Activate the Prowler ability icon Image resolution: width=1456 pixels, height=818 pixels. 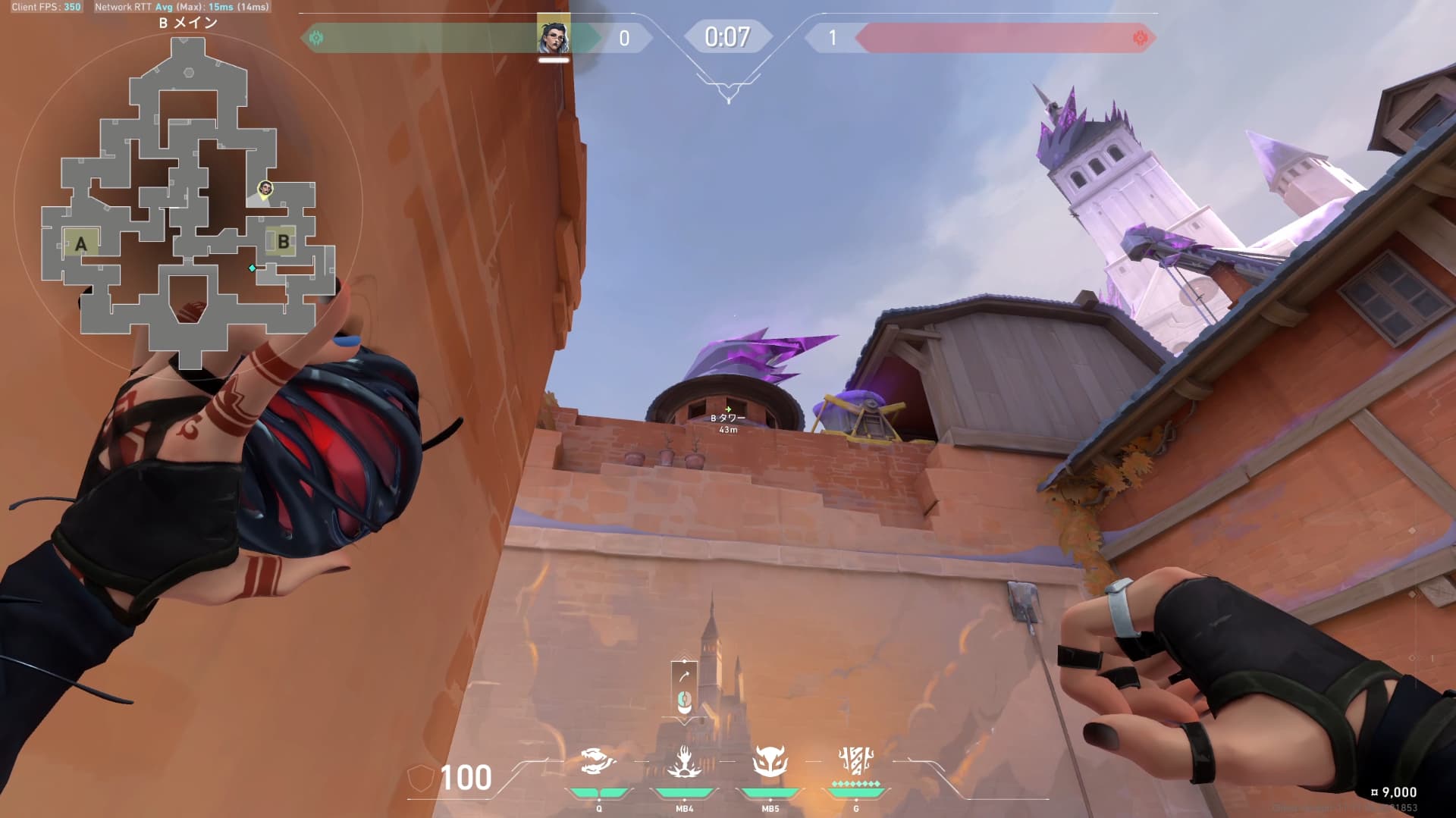click(598, 762)
